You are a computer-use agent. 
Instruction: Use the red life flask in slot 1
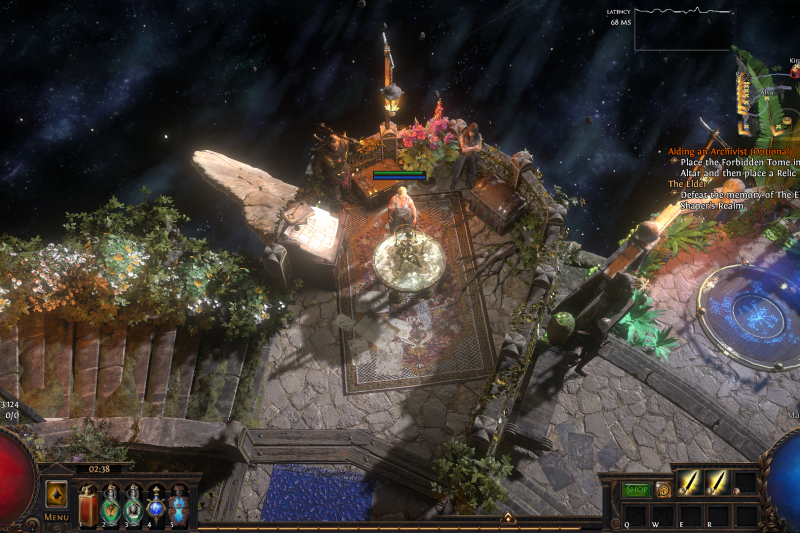89,504
